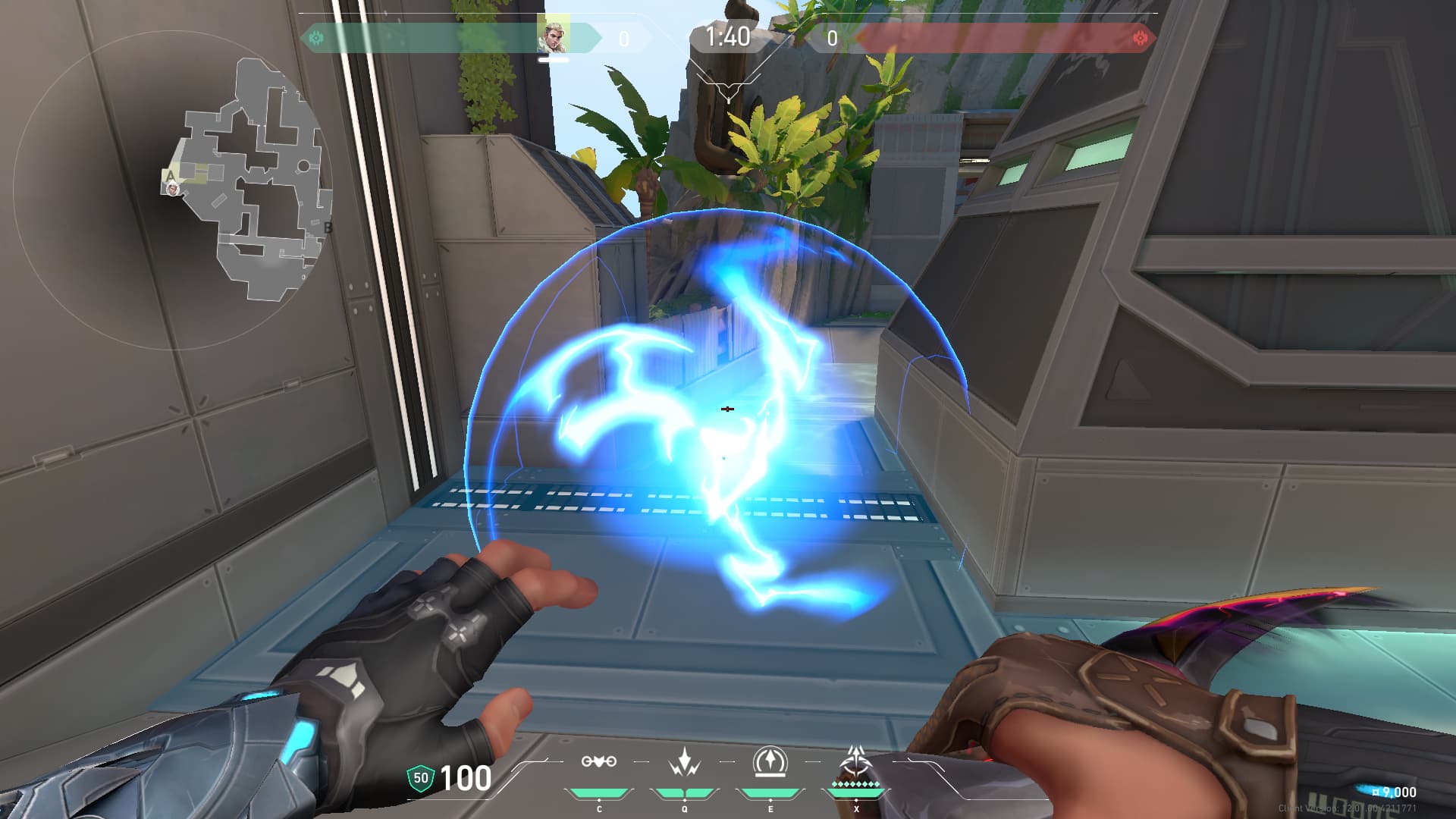1456x819 pixels.
Task: Select the B site label on minimap
Action: tap(328, 227)
